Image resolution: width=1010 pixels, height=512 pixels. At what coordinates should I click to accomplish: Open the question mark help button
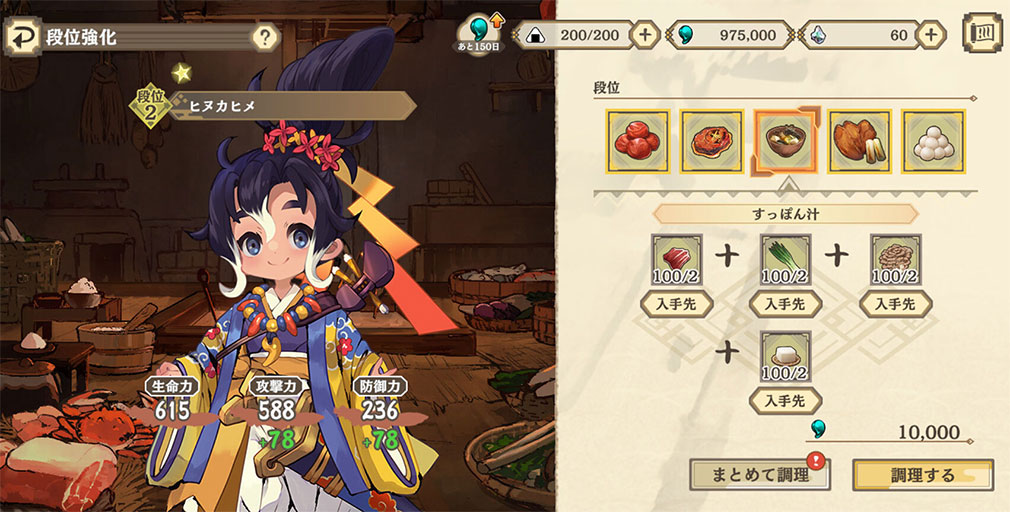click(x=264, y=39)
